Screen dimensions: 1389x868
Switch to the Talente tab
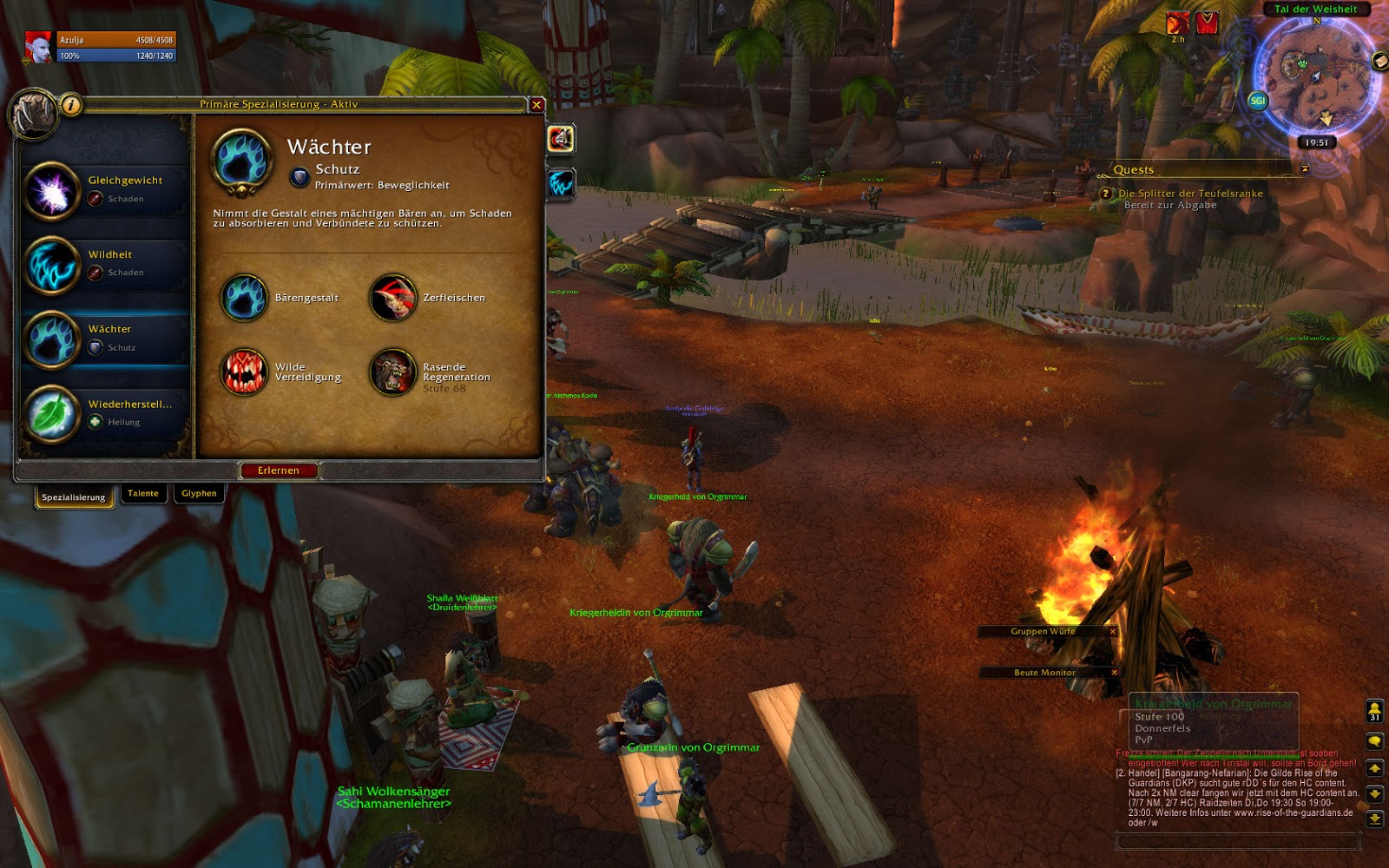[x=143, y=494]
